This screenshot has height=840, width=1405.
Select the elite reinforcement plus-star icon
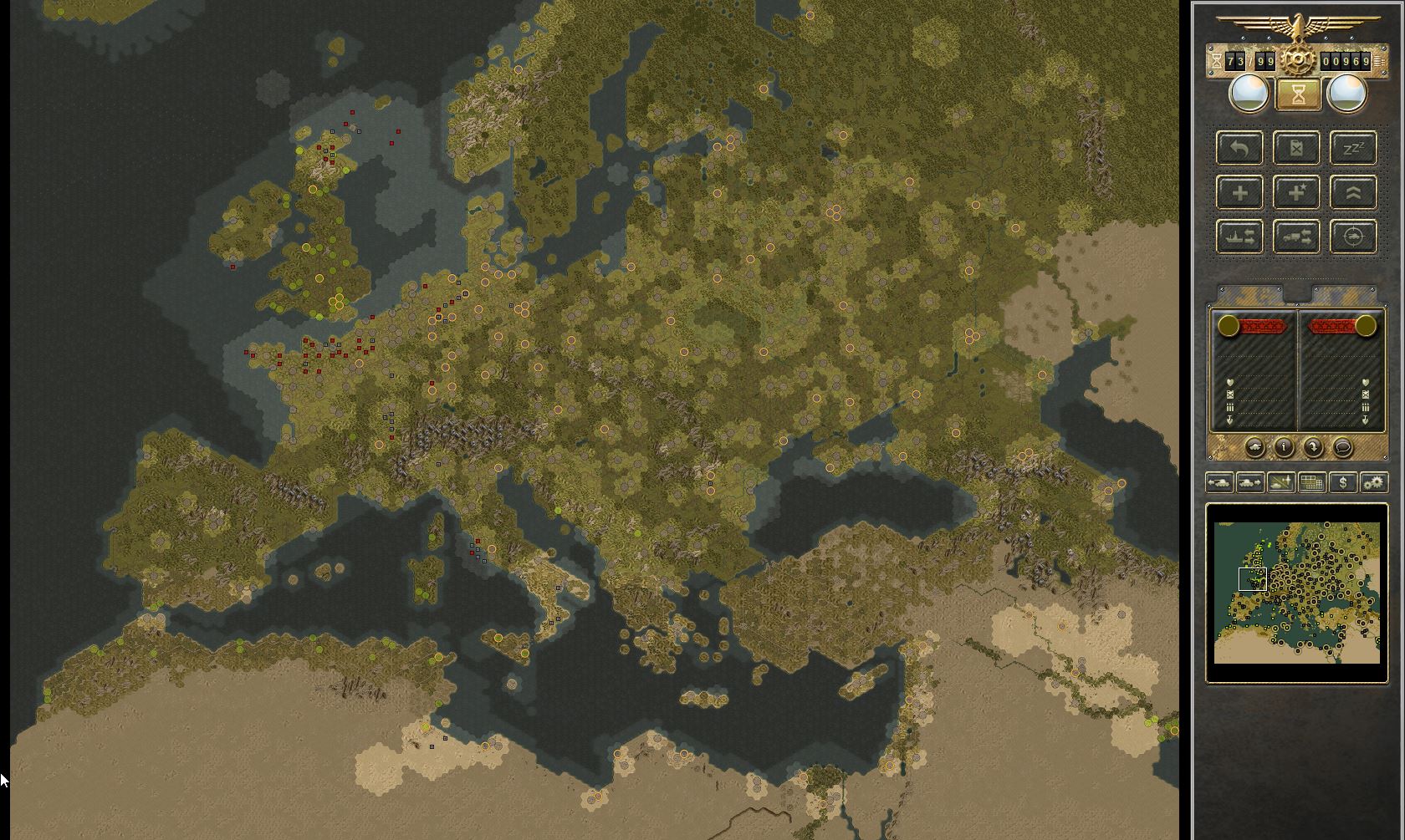[1296, 192]
